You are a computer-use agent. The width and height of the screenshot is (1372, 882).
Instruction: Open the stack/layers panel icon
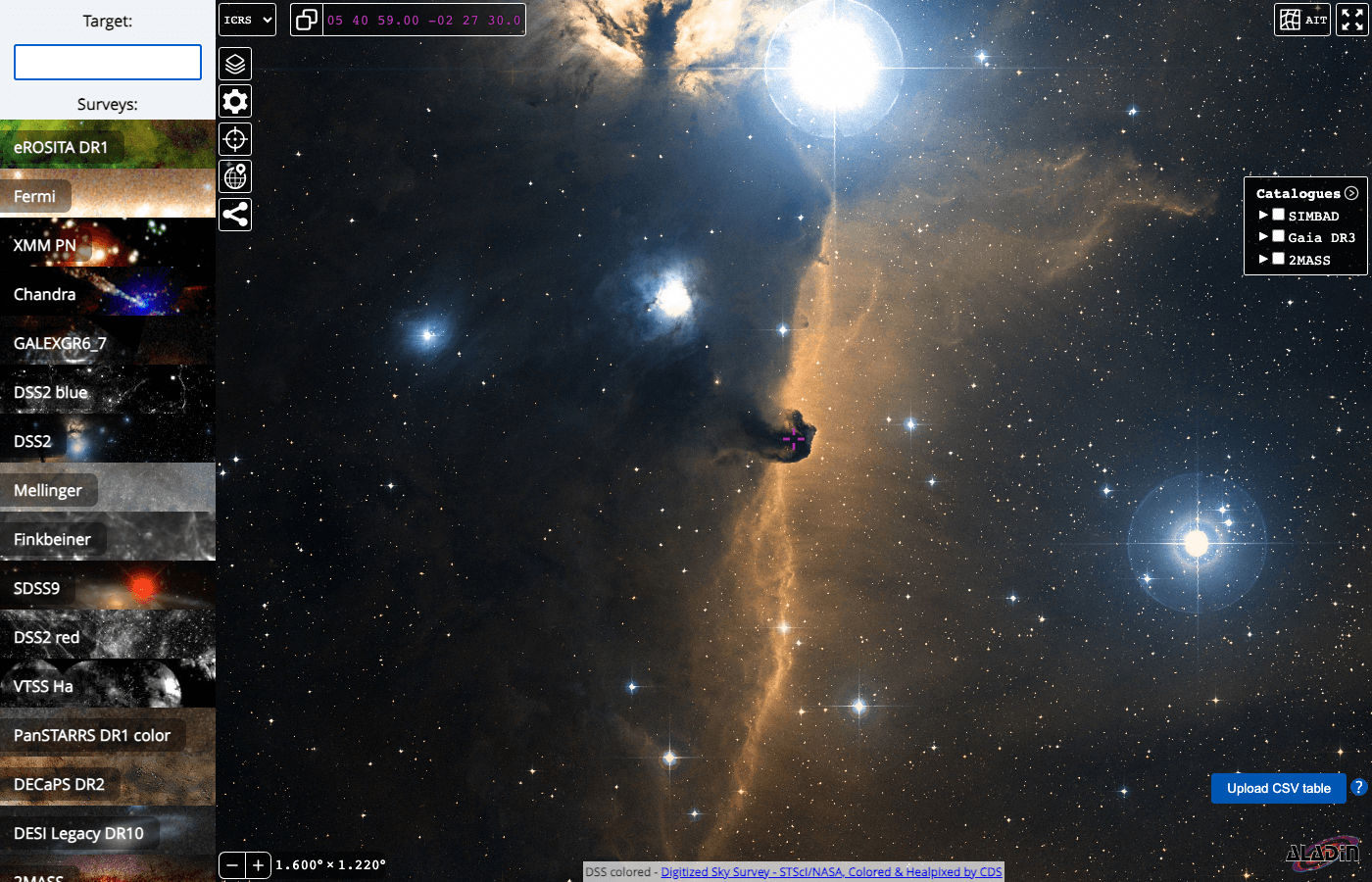click(235, 64)
